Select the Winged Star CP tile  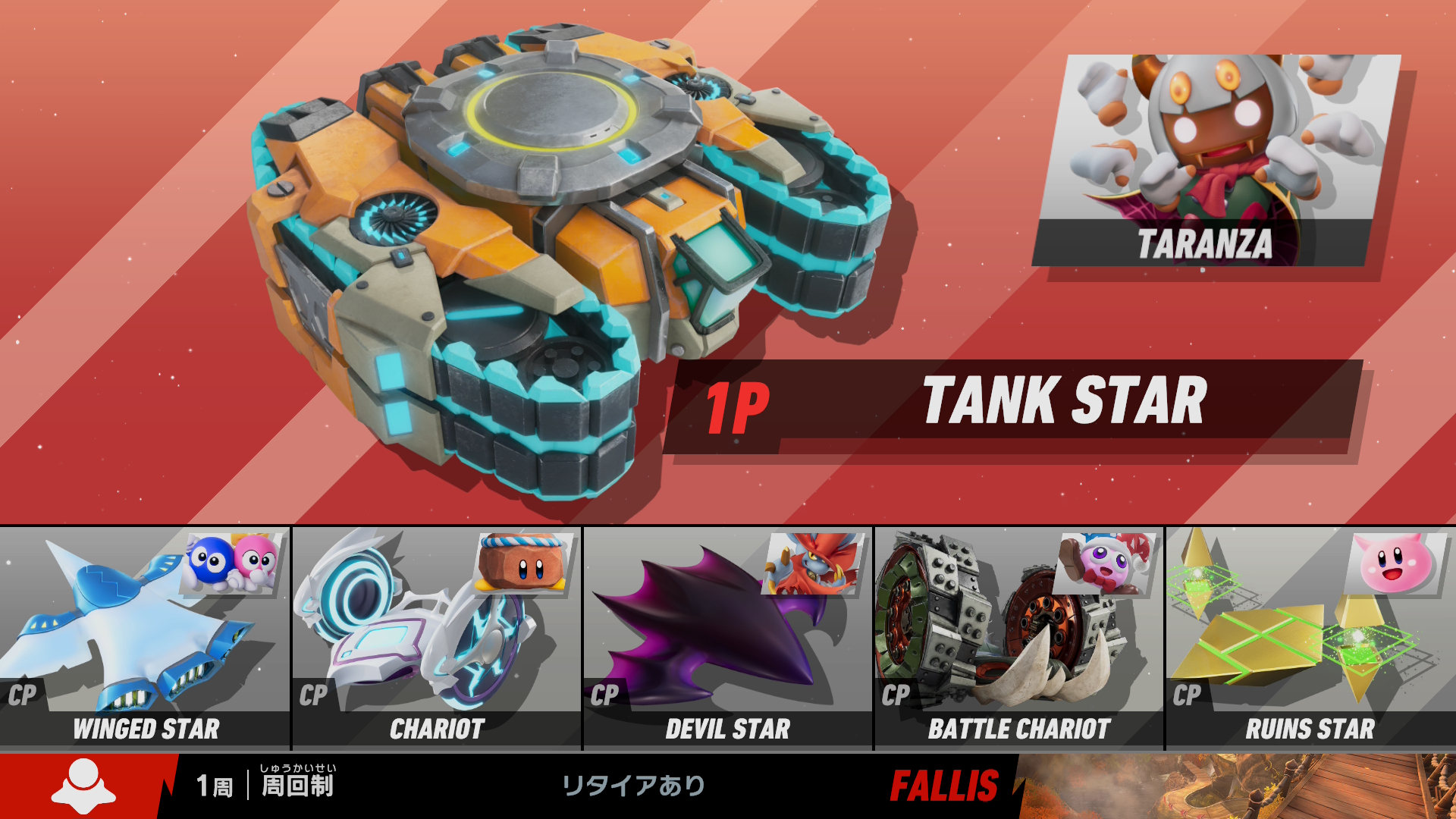[145, 639]
